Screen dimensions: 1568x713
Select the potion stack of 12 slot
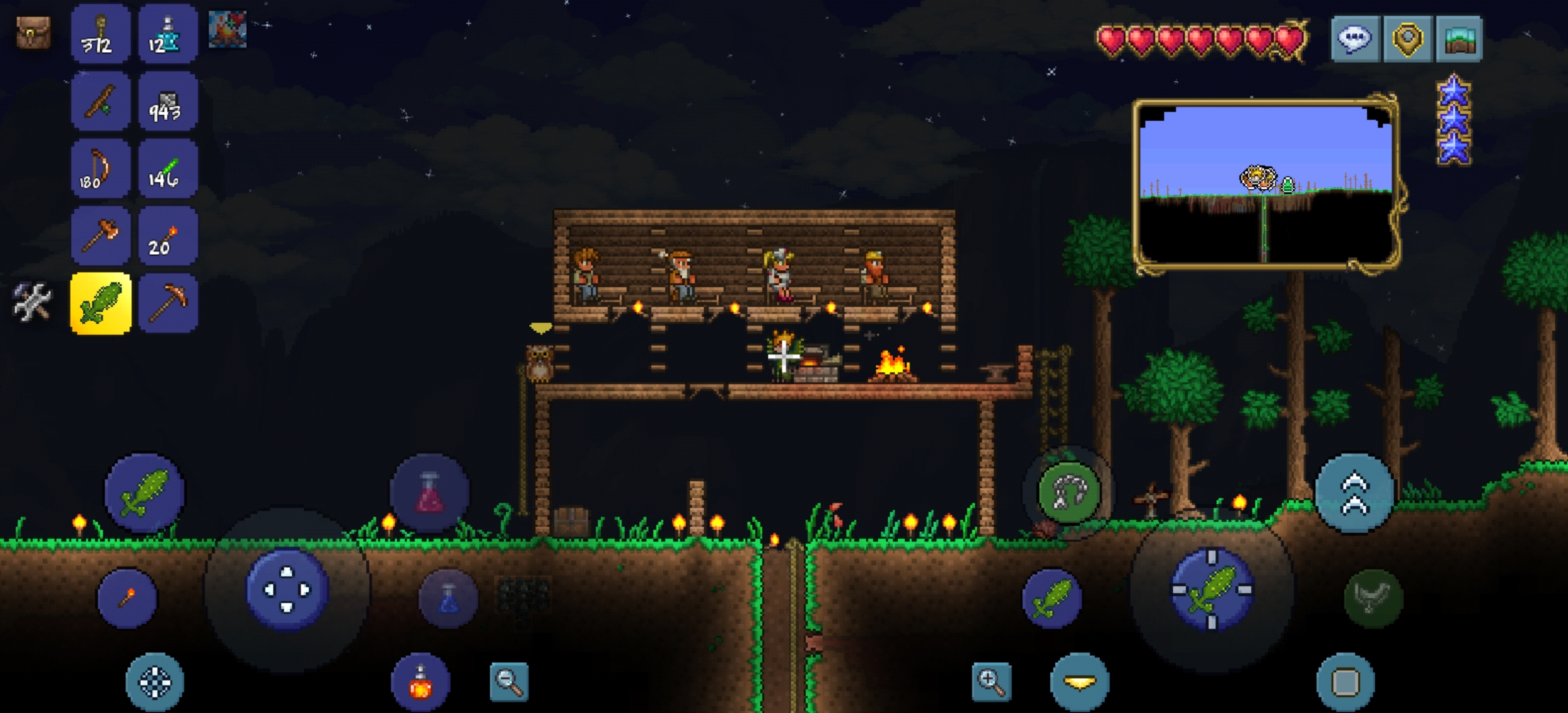click(x=168, y=34)
